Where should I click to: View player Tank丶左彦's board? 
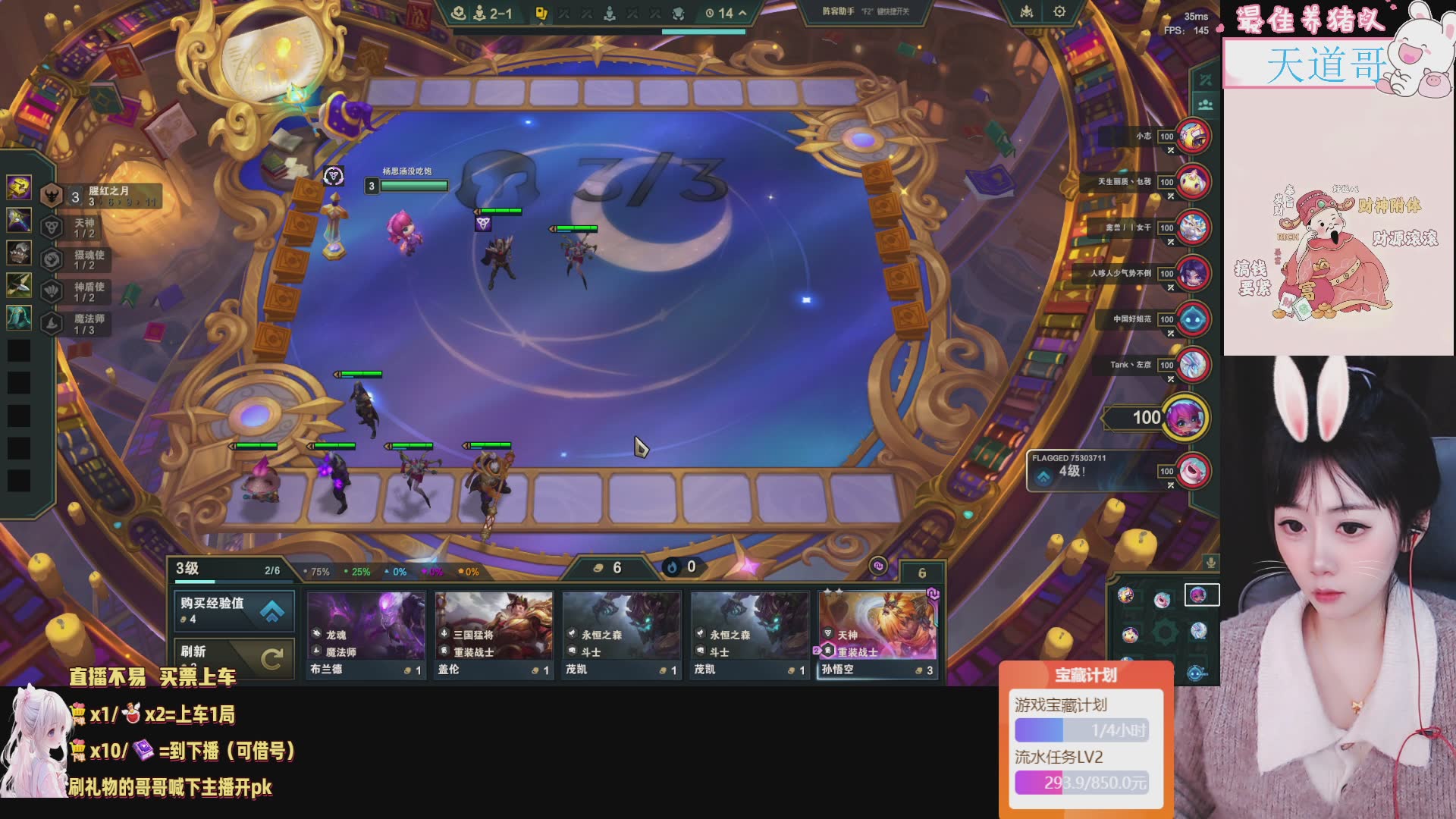[1193, 365]
